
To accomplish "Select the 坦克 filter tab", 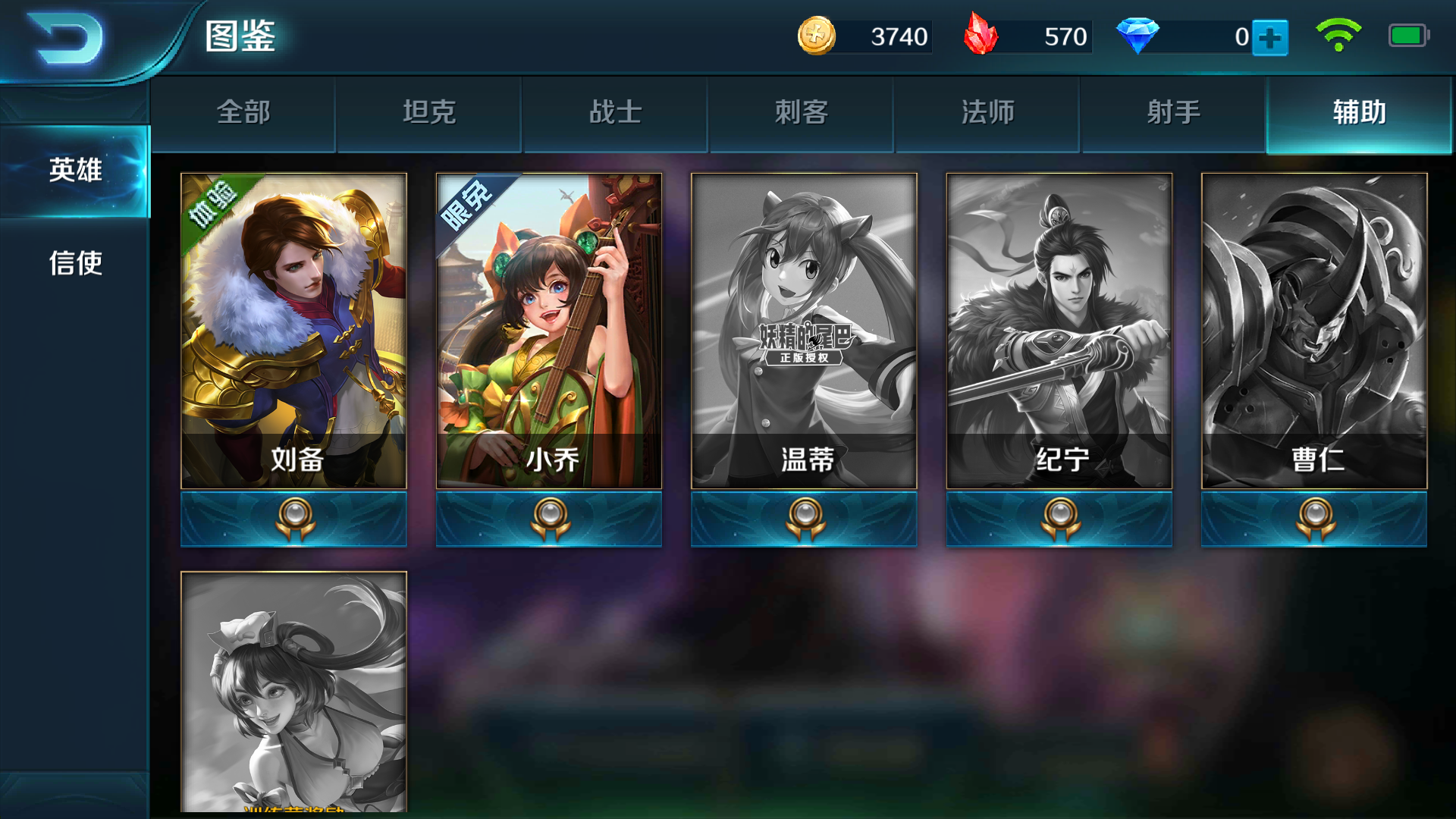I will tap(428, 112).
